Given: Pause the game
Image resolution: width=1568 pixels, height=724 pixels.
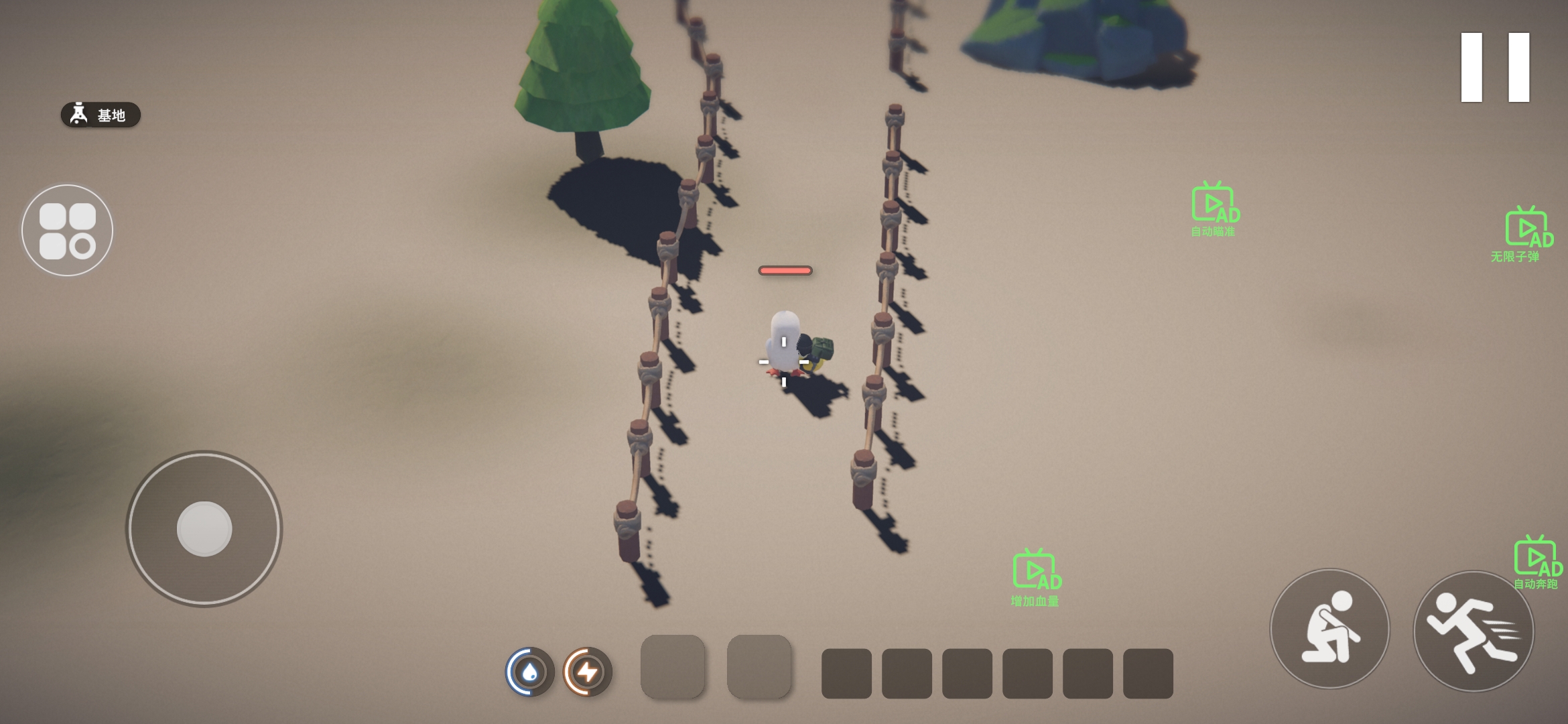Looking at the screenshot, I should click(x=1495, y=67).
